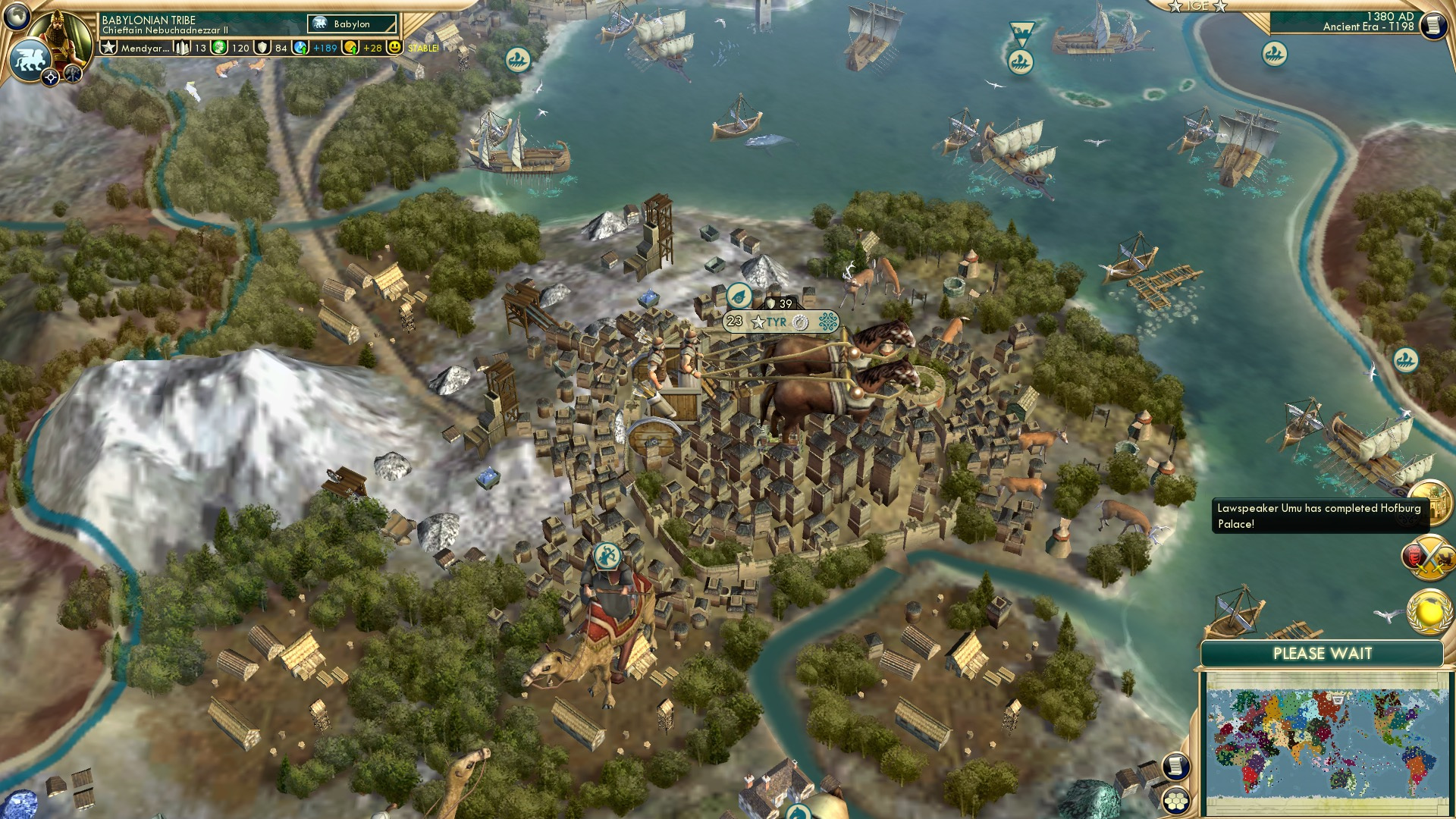Click the shield icon showing 84
The width and height of the screenshot is (1456, 819).
[x=263, y=48]
